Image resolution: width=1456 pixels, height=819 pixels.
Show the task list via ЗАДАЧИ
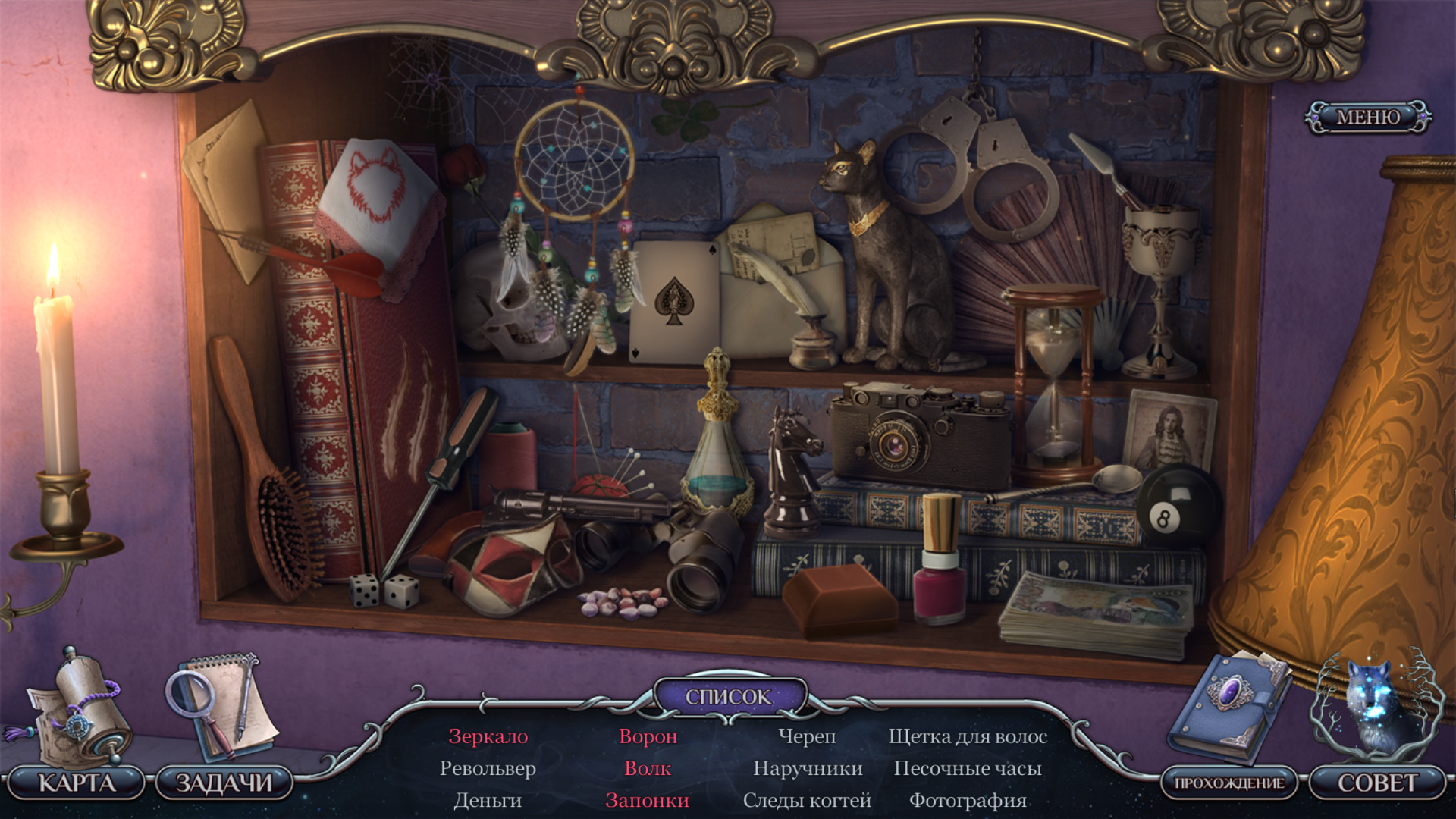click(x=224, y=783)
